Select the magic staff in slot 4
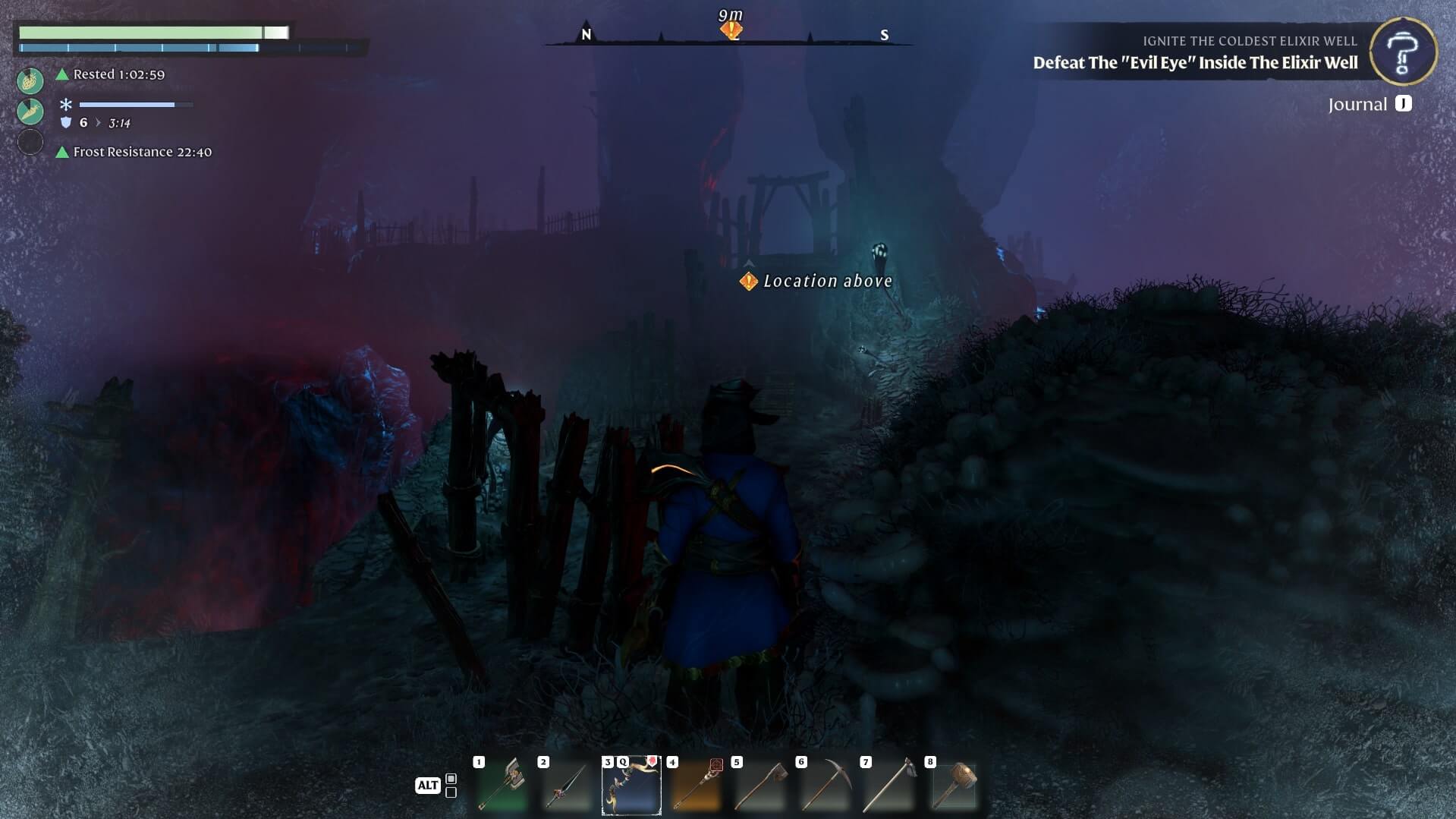Viewport: 1456px width, 819px height. [696, 785]
